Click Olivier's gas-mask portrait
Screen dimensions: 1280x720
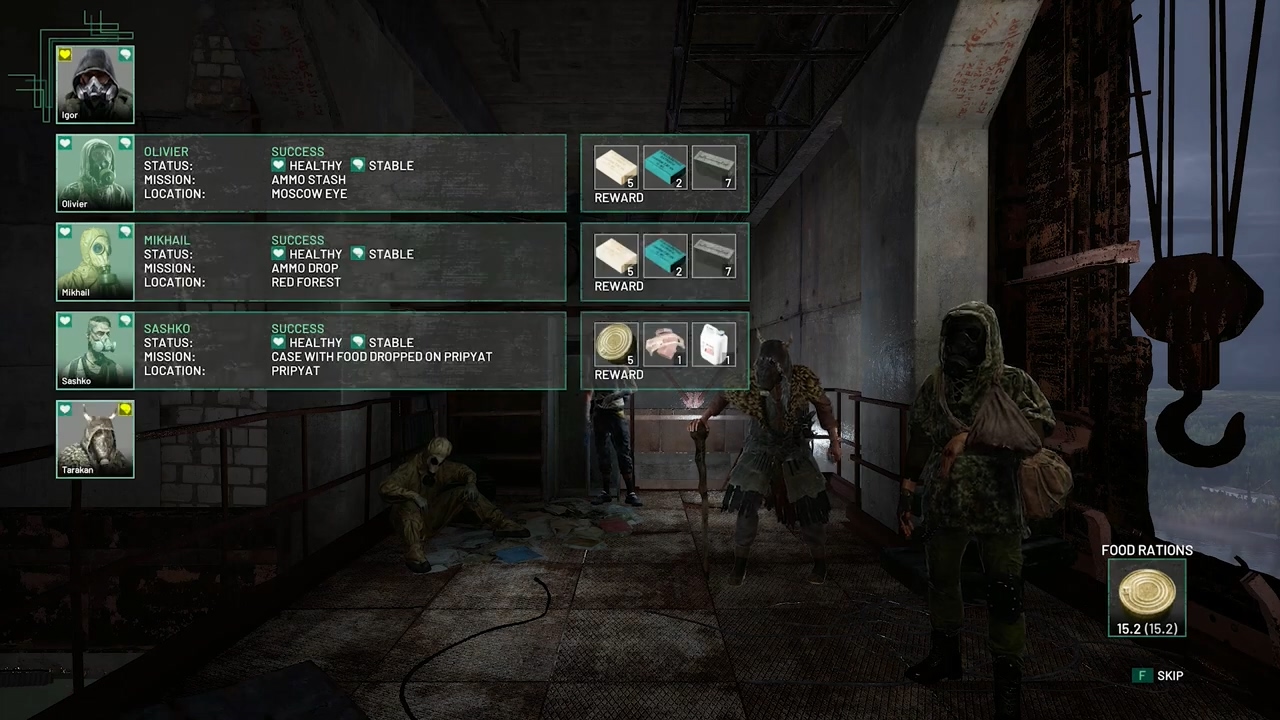[x=95, y=173]
